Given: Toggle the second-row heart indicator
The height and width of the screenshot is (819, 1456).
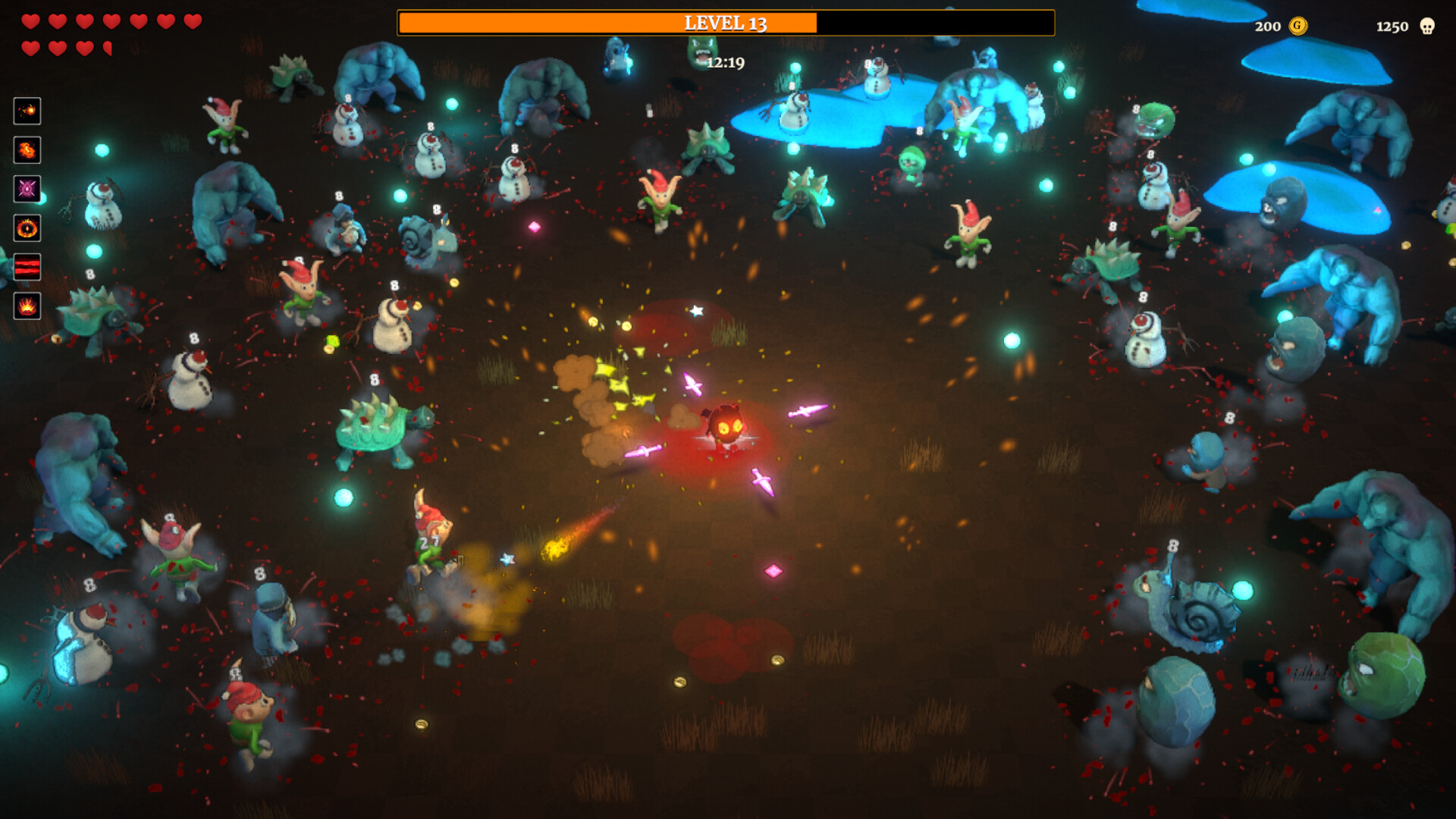Looking at the screenshot, I should [x=30, y=47].
